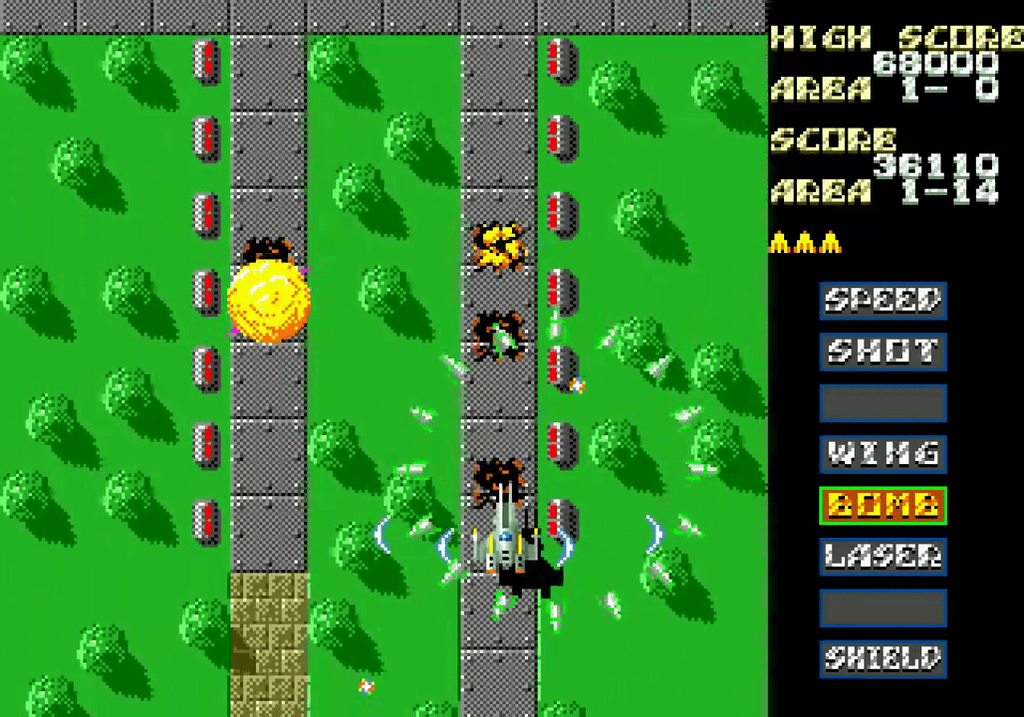Pick the LASER power-up slot
The height and width of the screenshot is (717, 1024).
coord(882,556)
